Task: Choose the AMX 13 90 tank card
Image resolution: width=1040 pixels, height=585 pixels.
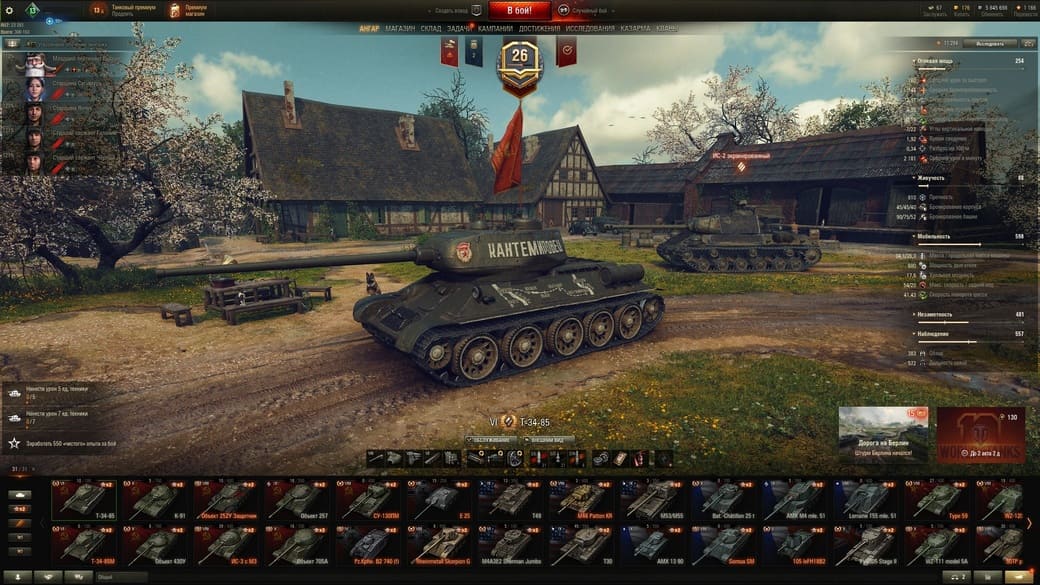Action: [x=657, y=545]
